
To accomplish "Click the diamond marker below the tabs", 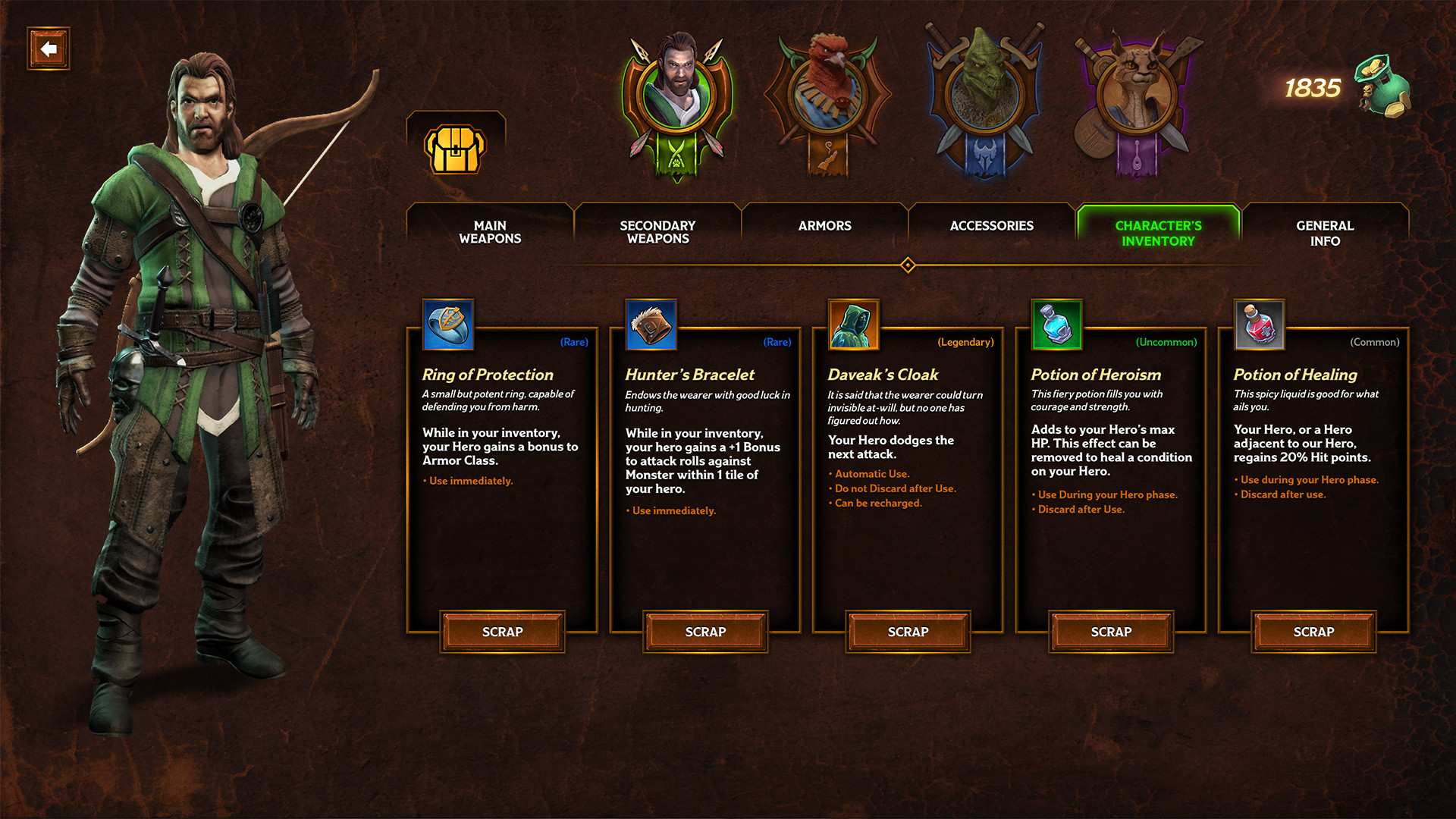I will pos(907,265).
